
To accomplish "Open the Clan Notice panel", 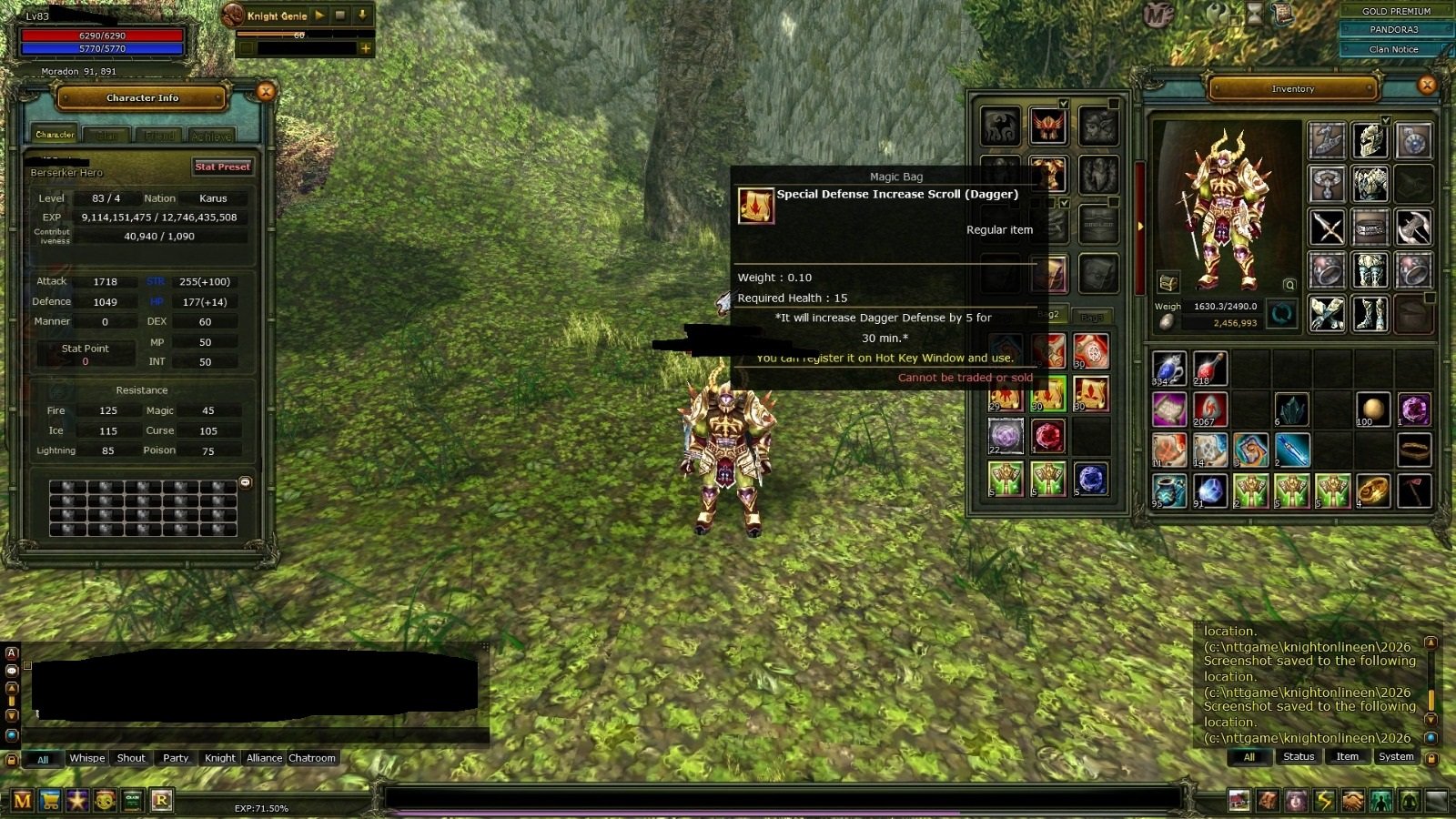I will pyautogui.click(x=1393, y=49).
